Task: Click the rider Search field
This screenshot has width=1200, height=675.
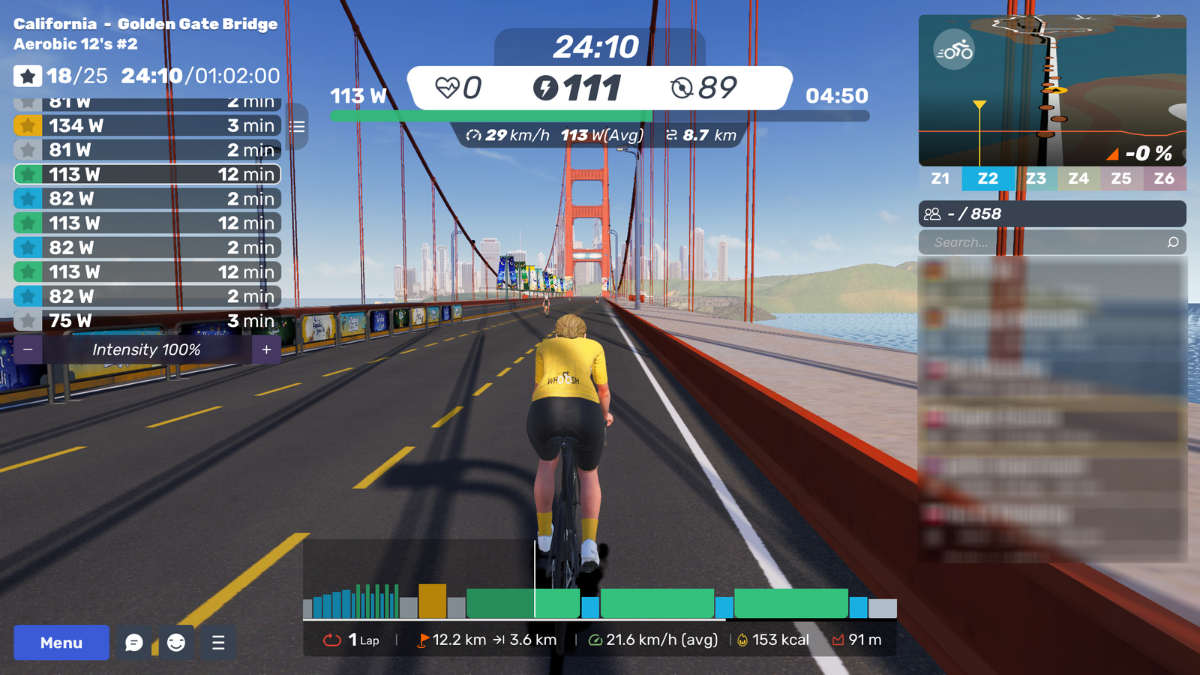Action: tap(1045, 243)
